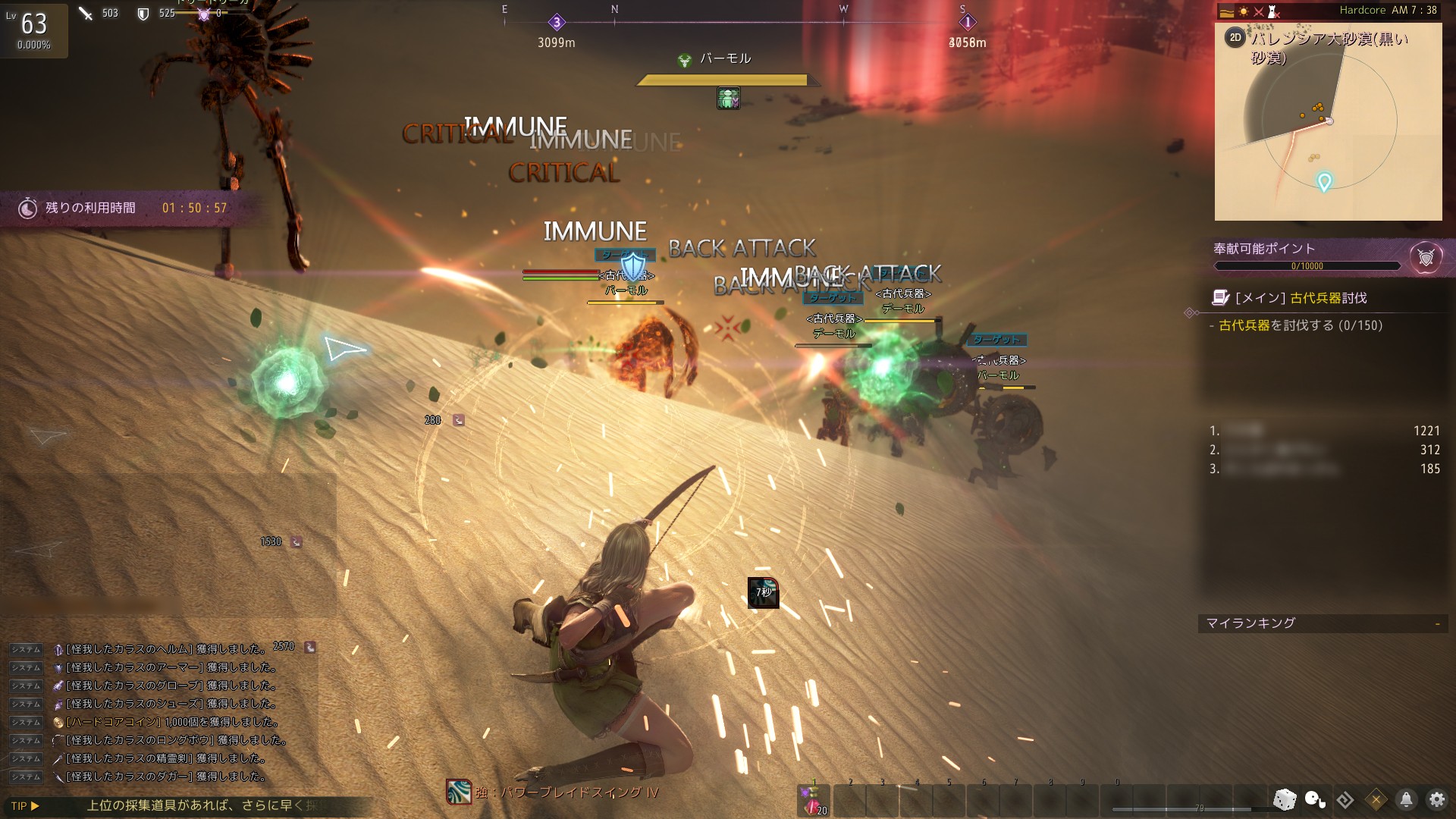This screenshot has height=819, width=1456.
Task: Click the linked-squares icon beside the bell
Action: pyautogui.click(x=1345, y=799)
